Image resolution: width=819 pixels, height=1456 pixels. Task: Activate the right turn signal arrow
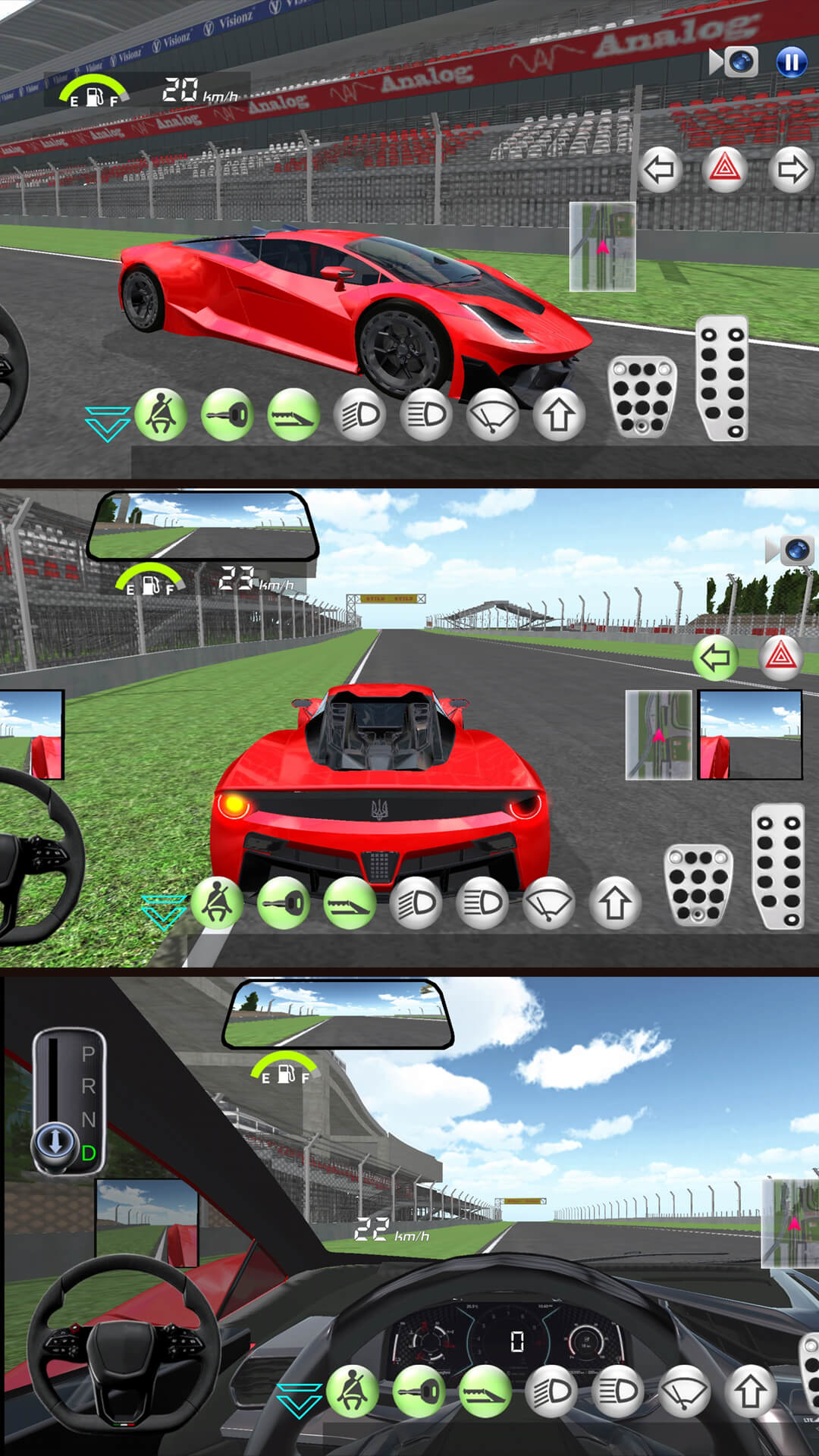pyautogui.click(x=791, y=170)
